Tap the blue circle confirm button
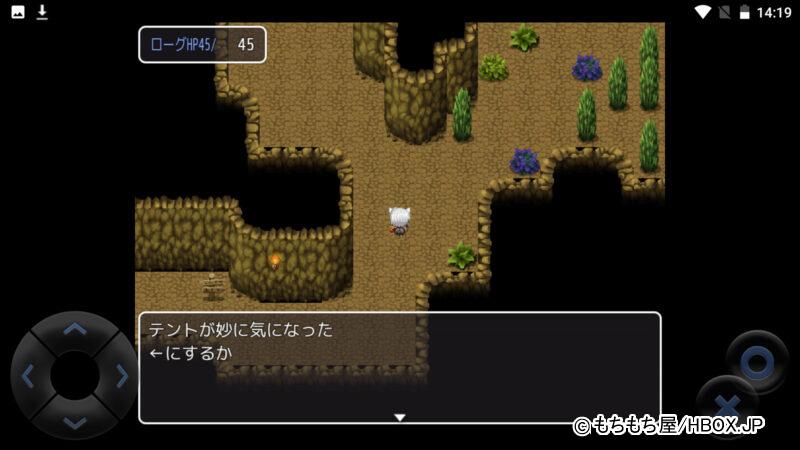 click(757, 361)
